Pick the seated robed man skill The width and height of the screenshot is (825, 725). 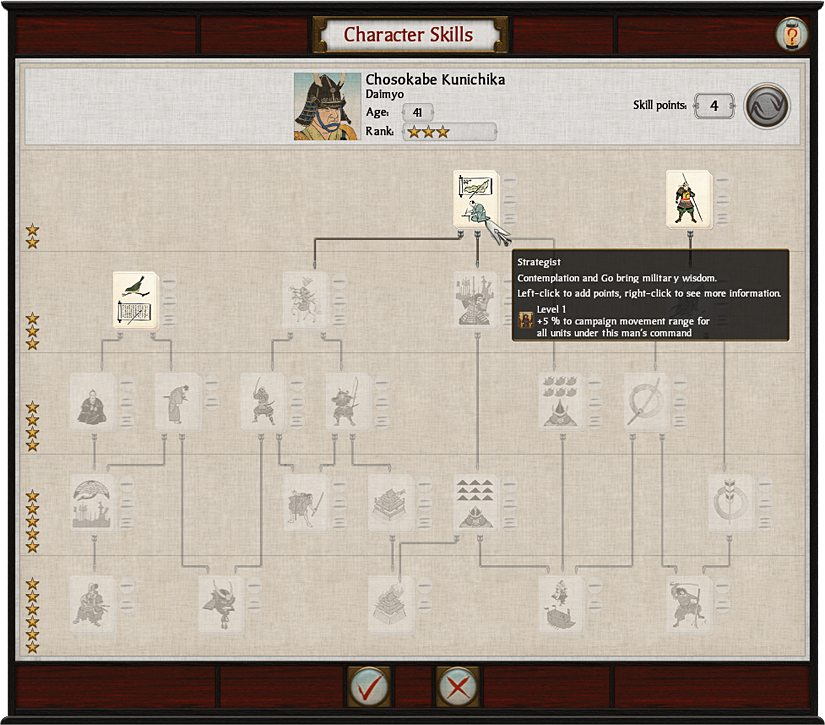point(94,402)
